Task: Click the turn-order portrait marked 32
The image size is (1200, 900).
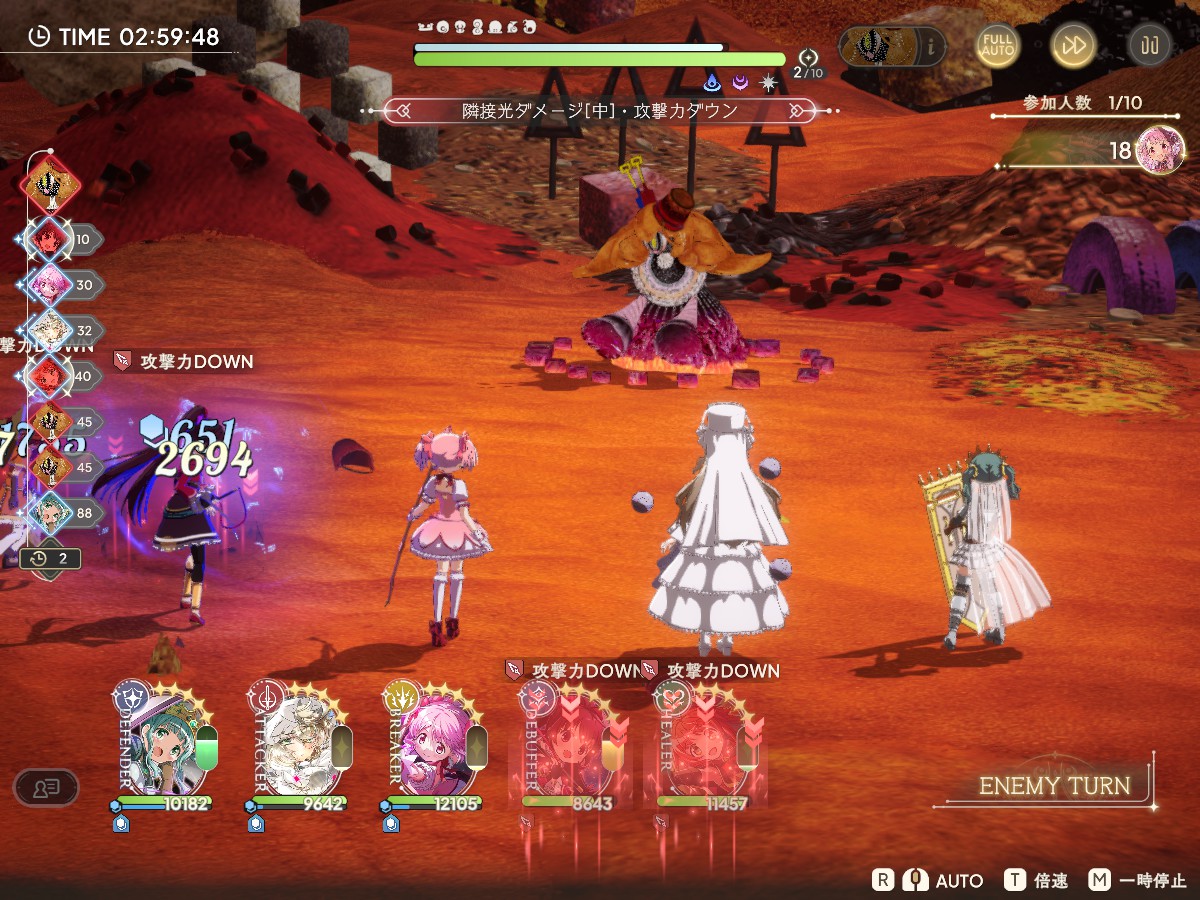Action: pos(49,330)
